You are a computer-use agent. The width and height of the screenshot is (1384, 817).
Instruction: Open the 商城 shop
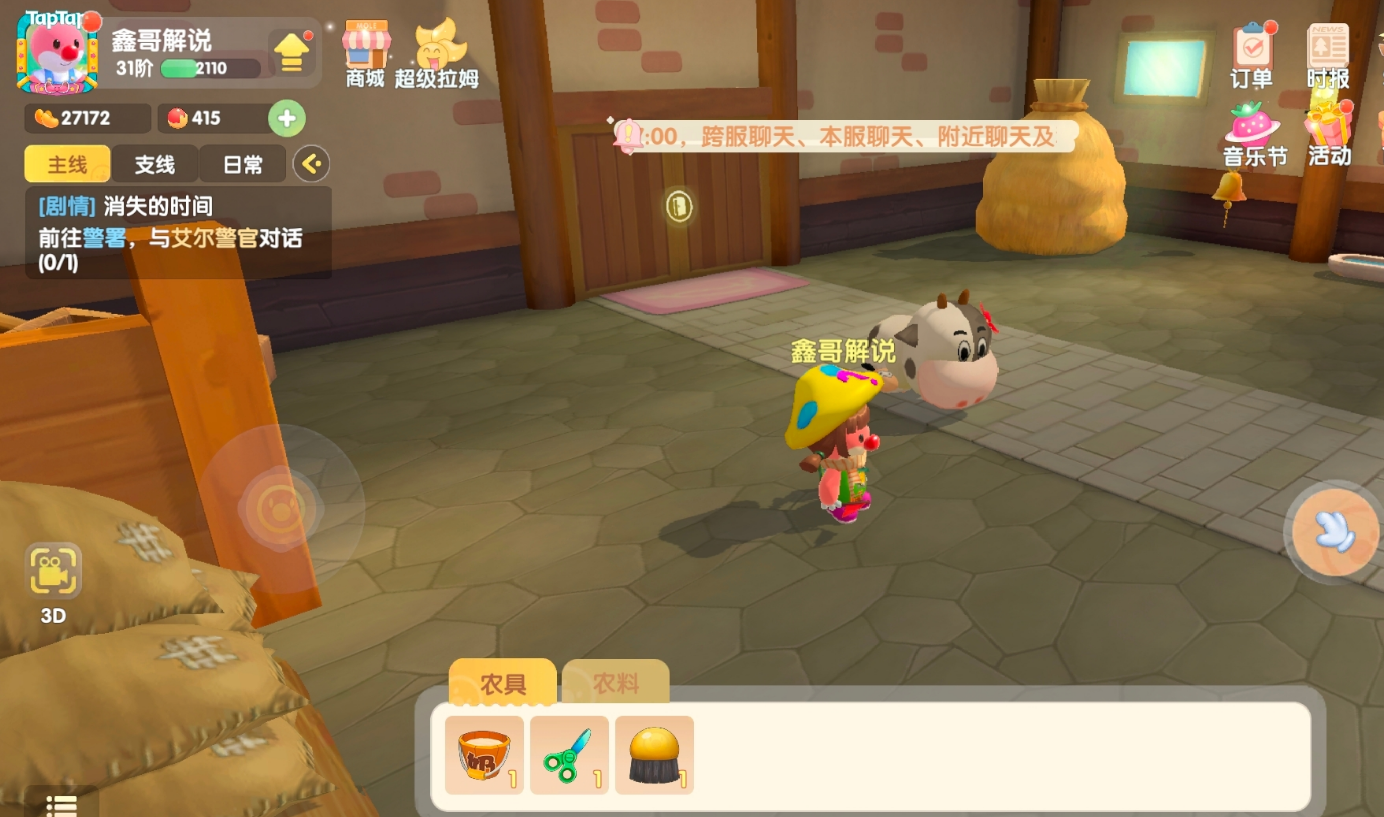pyautogui.click(x=366, y=52)
